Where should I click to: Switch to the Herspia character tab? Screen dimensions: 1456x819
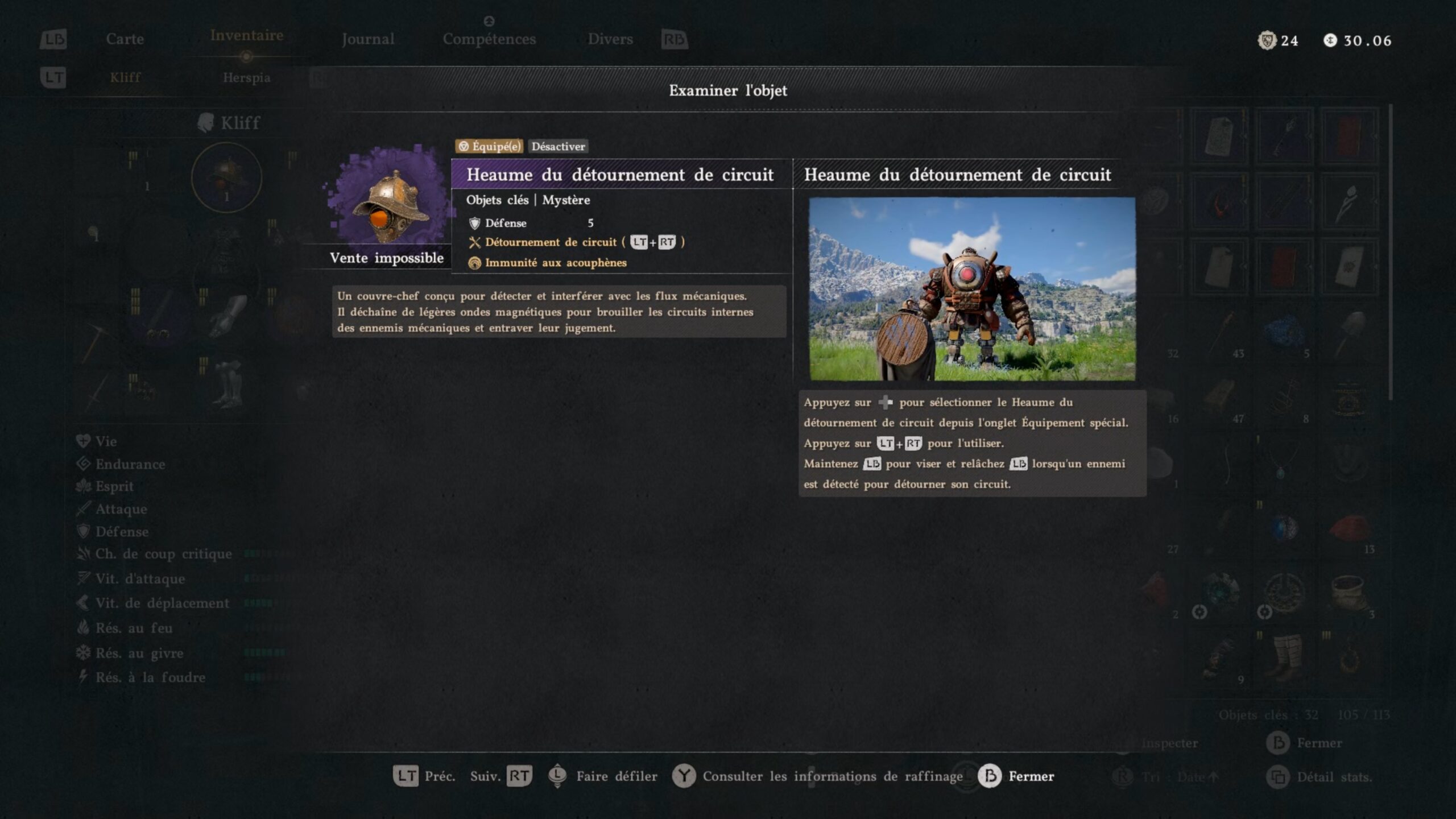(246, 77)
